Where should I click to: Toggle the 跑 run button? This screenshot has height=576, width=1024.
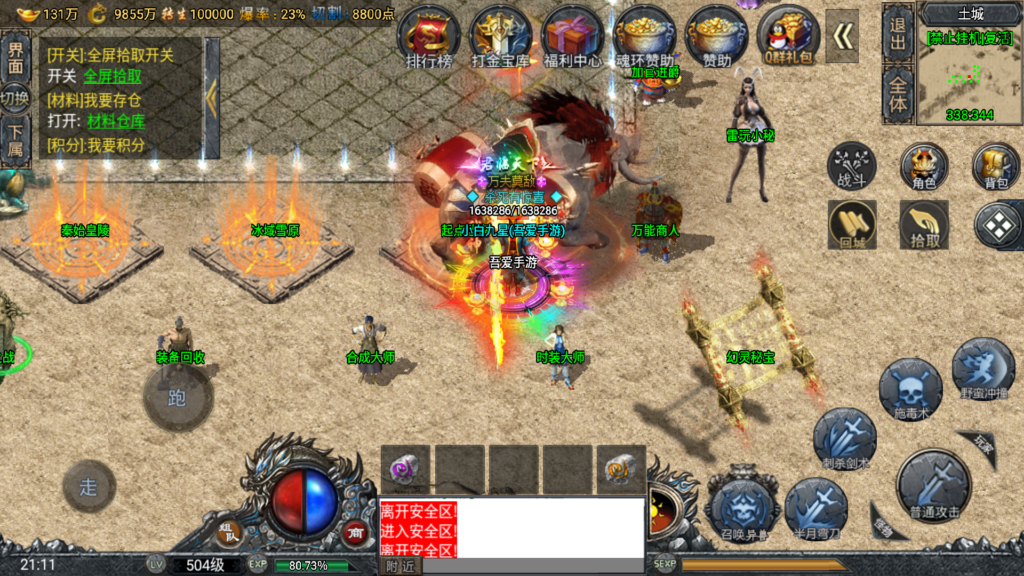[177, 397]
